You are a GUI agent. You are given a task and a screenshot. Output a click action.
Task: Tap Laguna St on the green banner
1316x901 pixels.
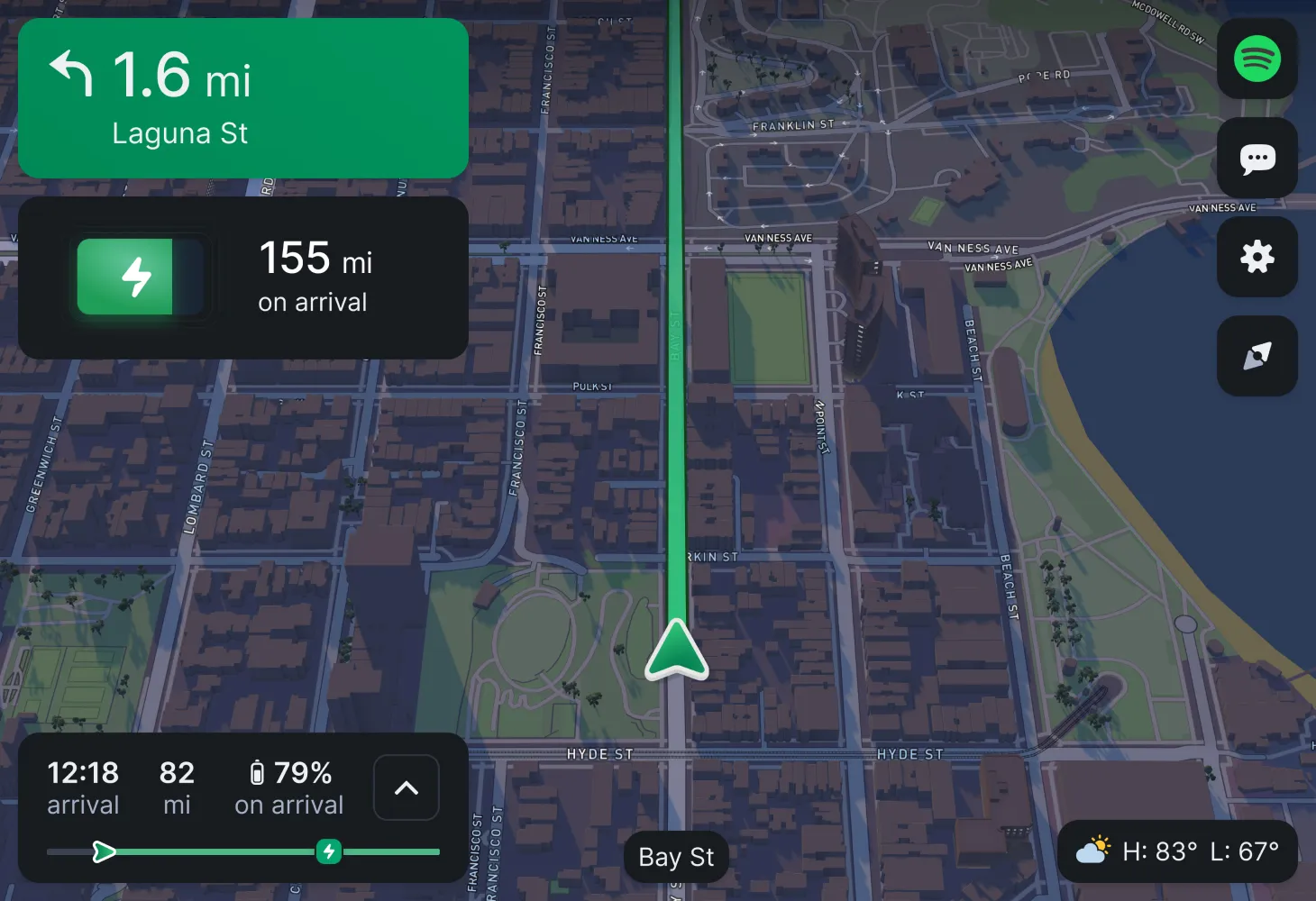(x=179, y=132)
